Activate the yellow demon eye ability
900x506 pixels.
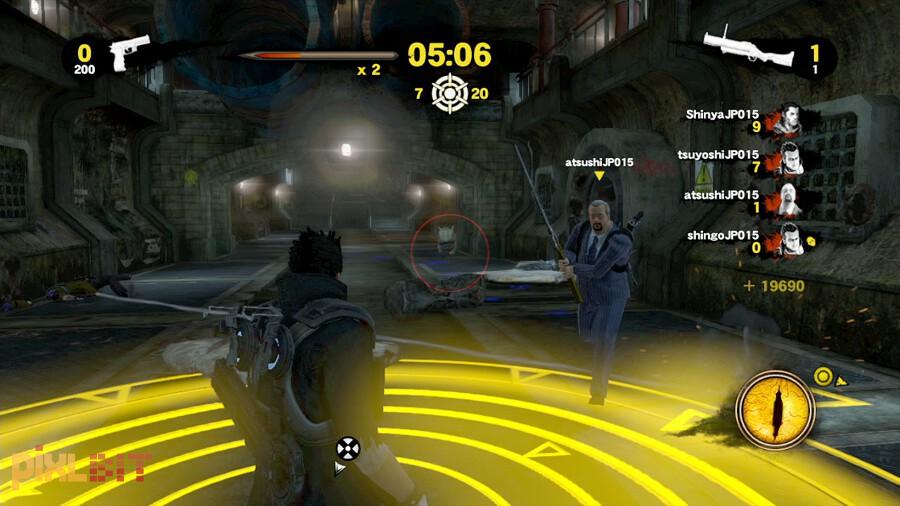[x=769, y=410]
